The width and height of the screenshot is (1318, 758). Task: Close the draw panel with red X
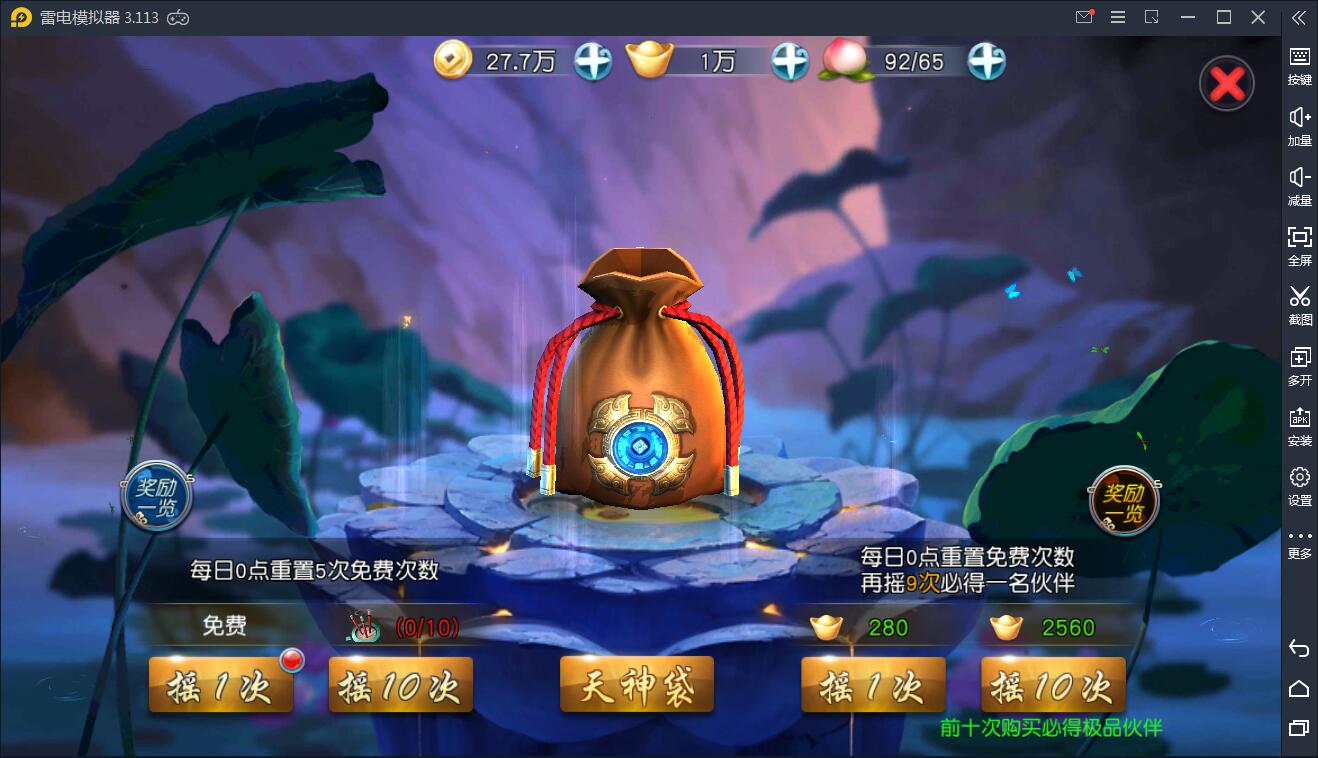point(1226,83)
